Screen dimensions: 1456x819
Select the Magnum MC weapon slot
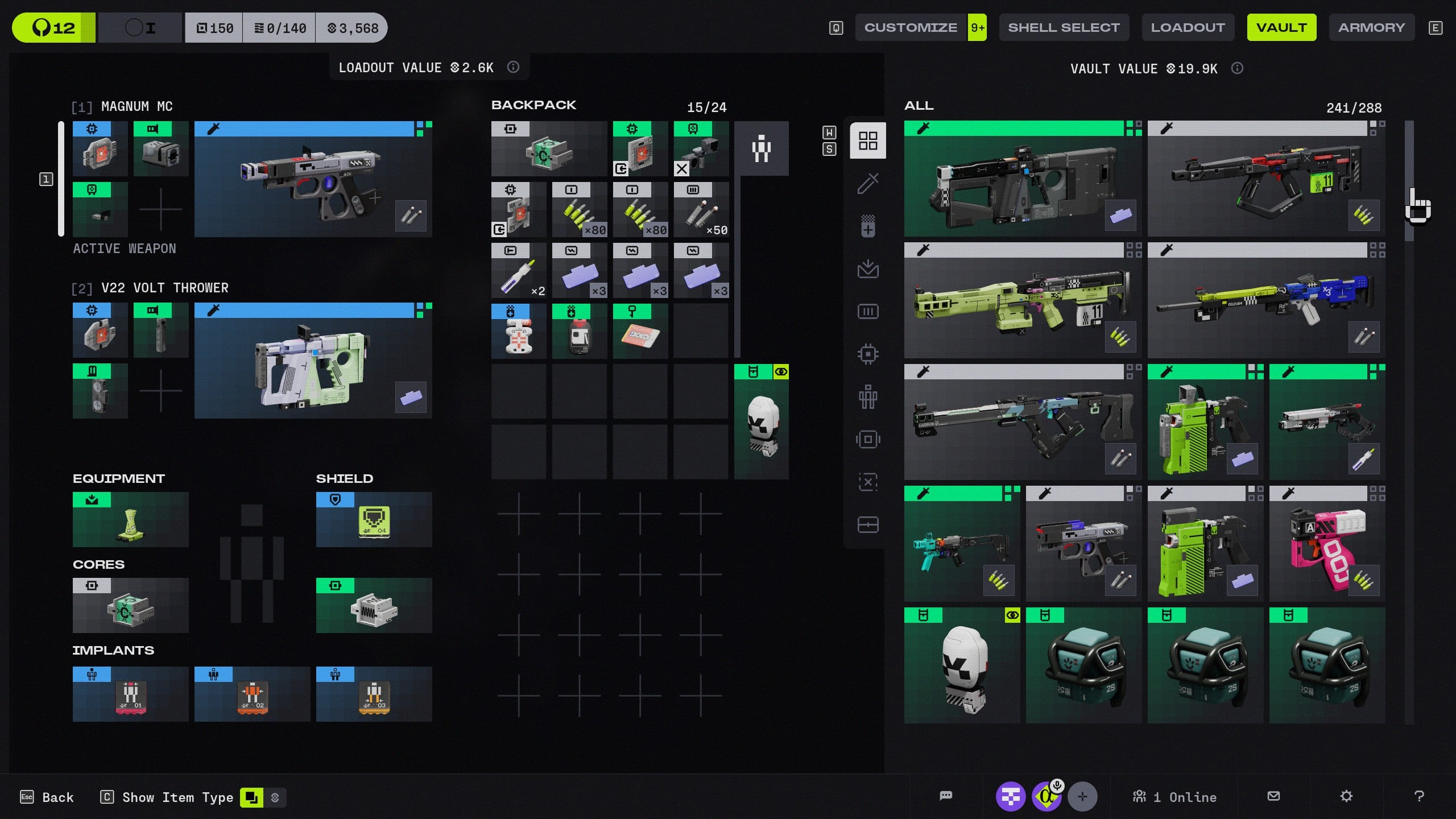coord(313,179)
